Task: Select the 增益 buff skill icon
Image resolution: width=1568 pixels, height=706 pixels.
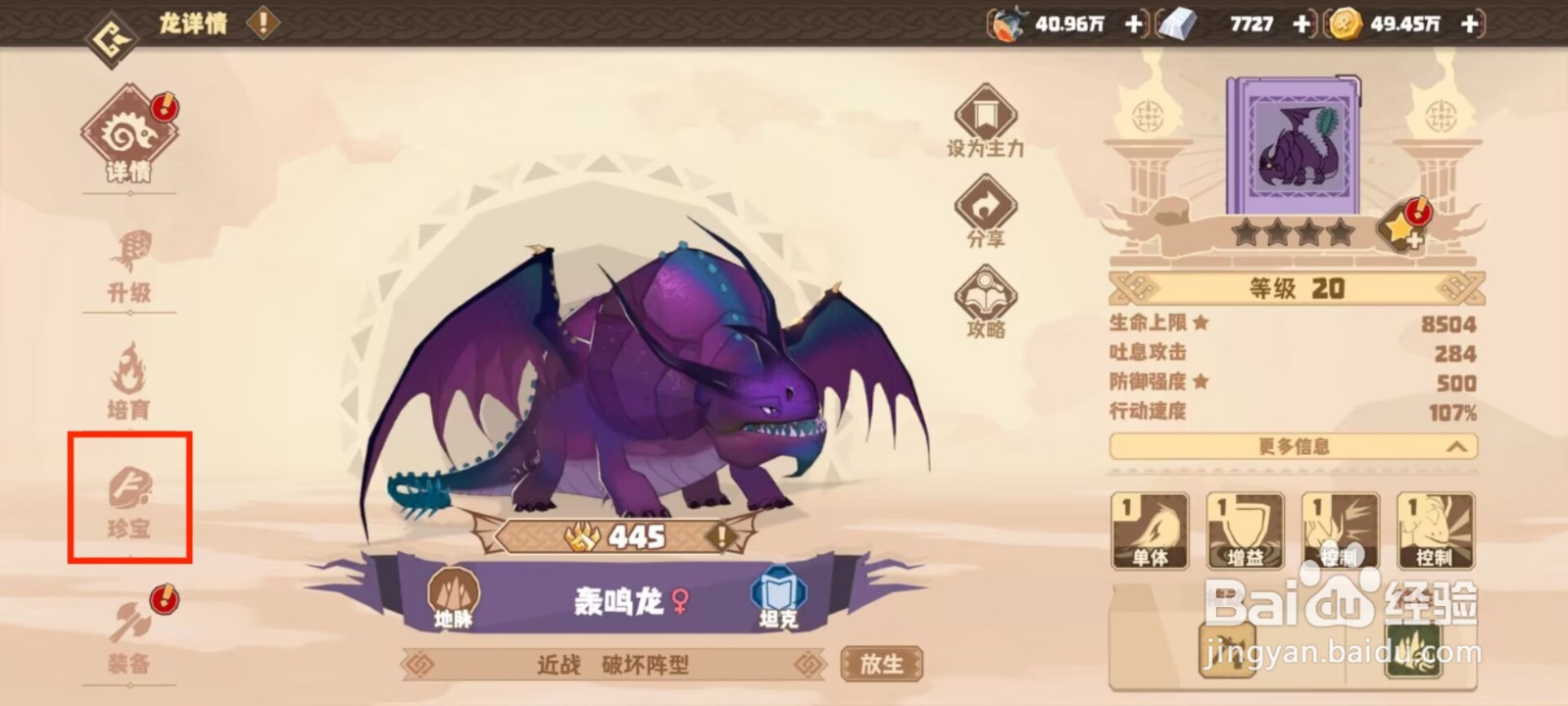Action: [x=1244, y=529]
